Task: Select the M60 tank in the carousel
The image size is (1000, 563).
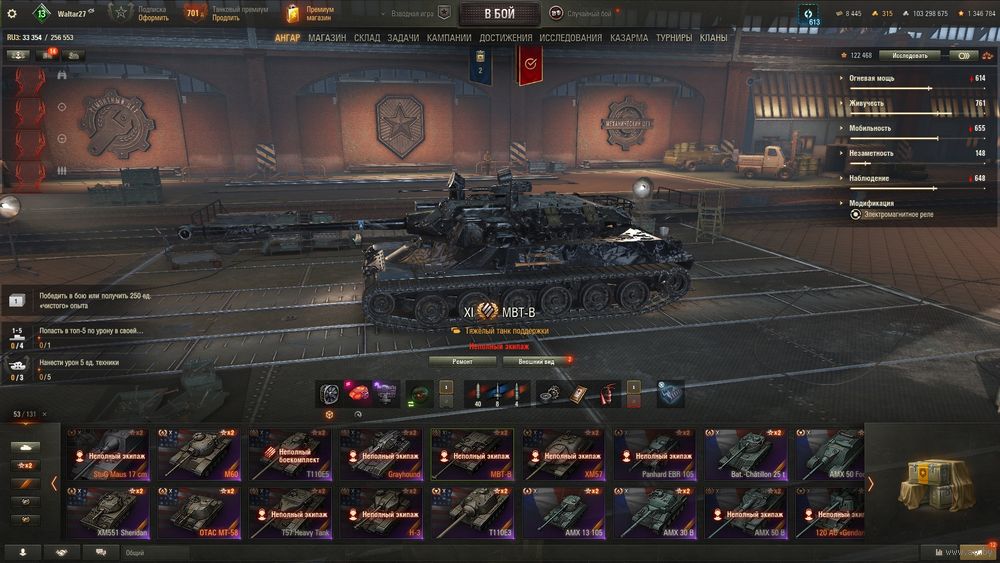Action: [205, 454]
